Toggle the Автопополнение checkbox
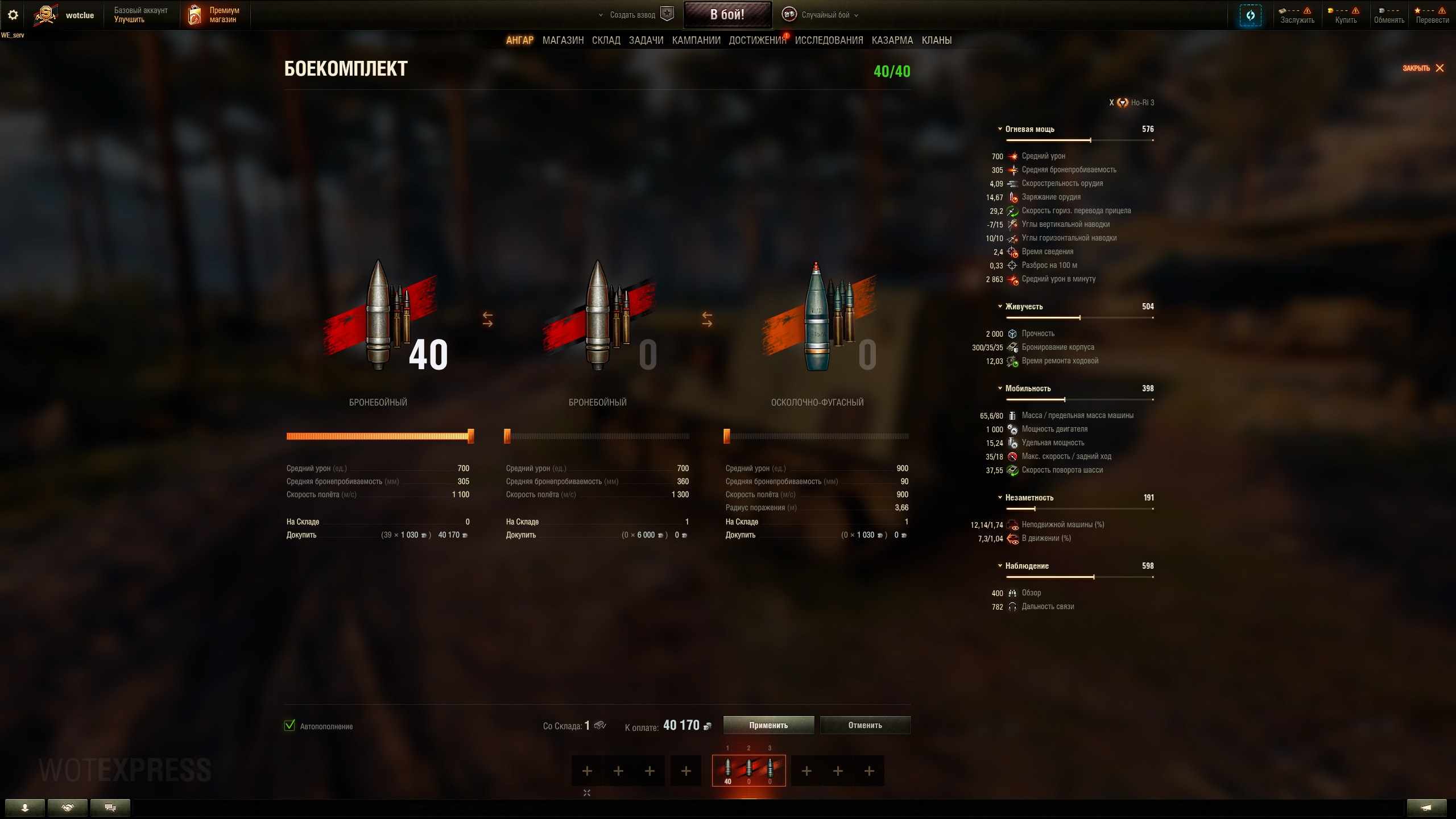1456x819 pixels. click(x=290, y=725)
